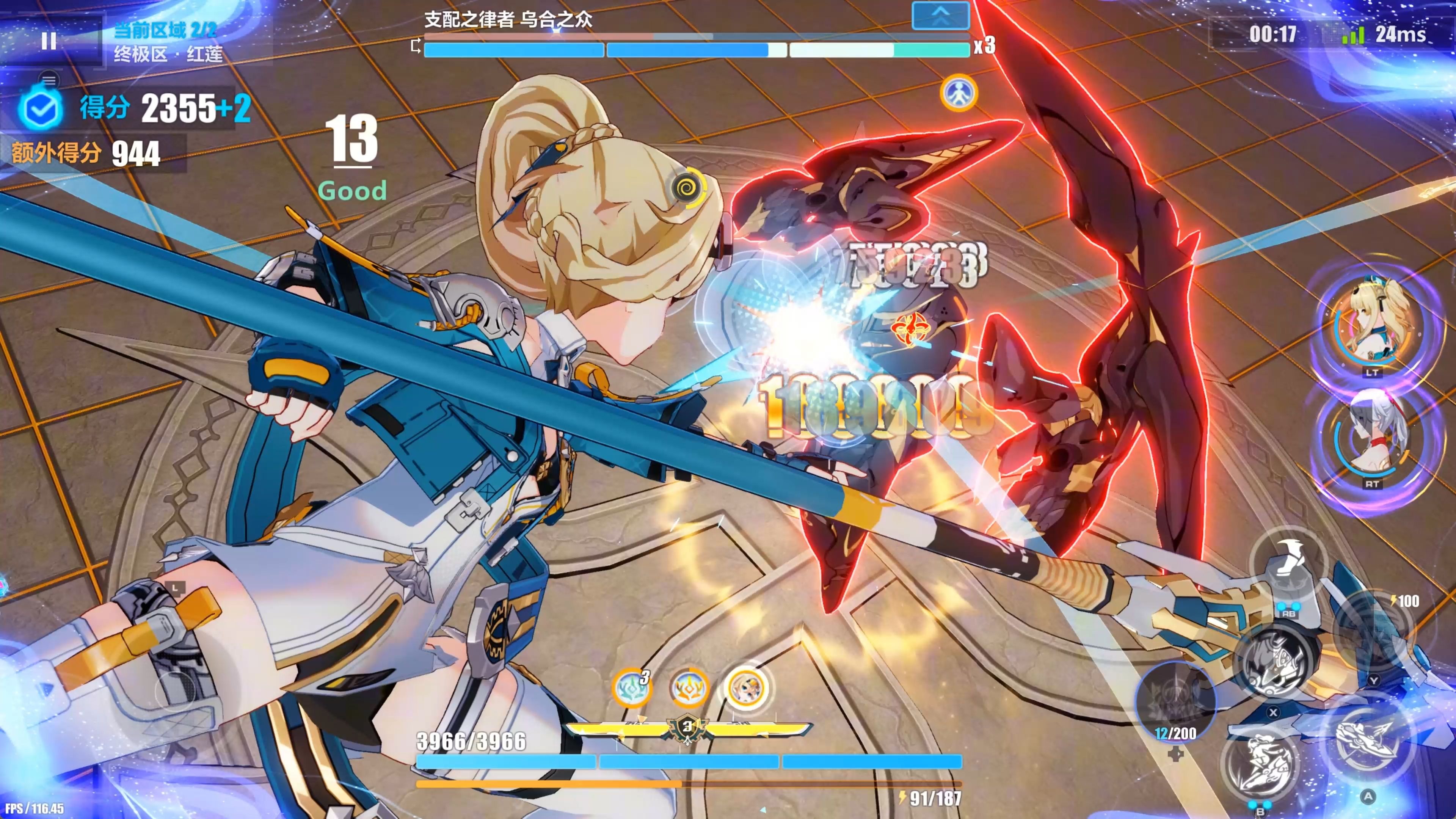Tap the dimmed skill showing 12/200

1176,701
